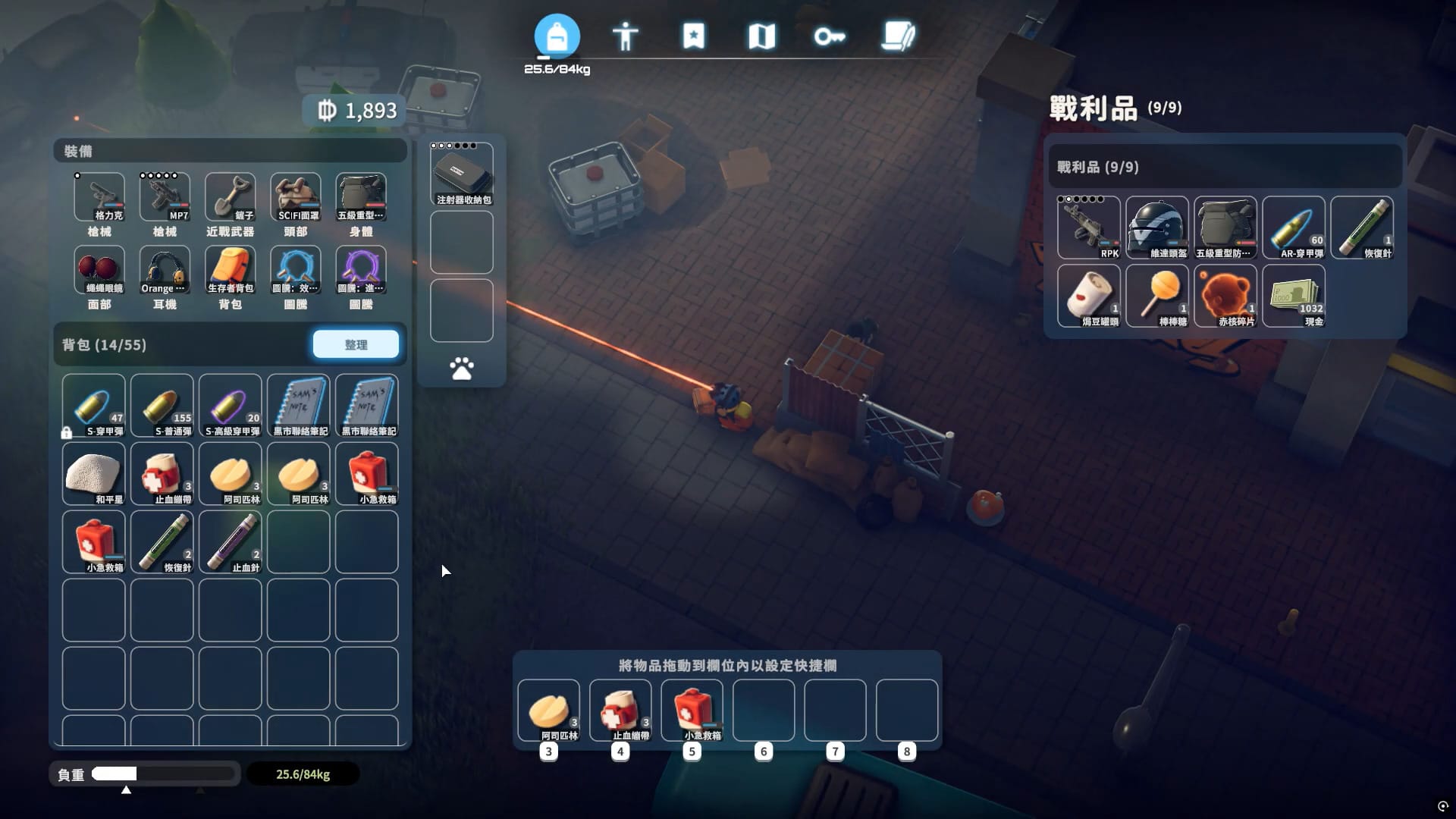The height and width of the screenshot is (819, 1456).
Task: Open the map tab
Action: pyautogui.click(x=761, y=36)
